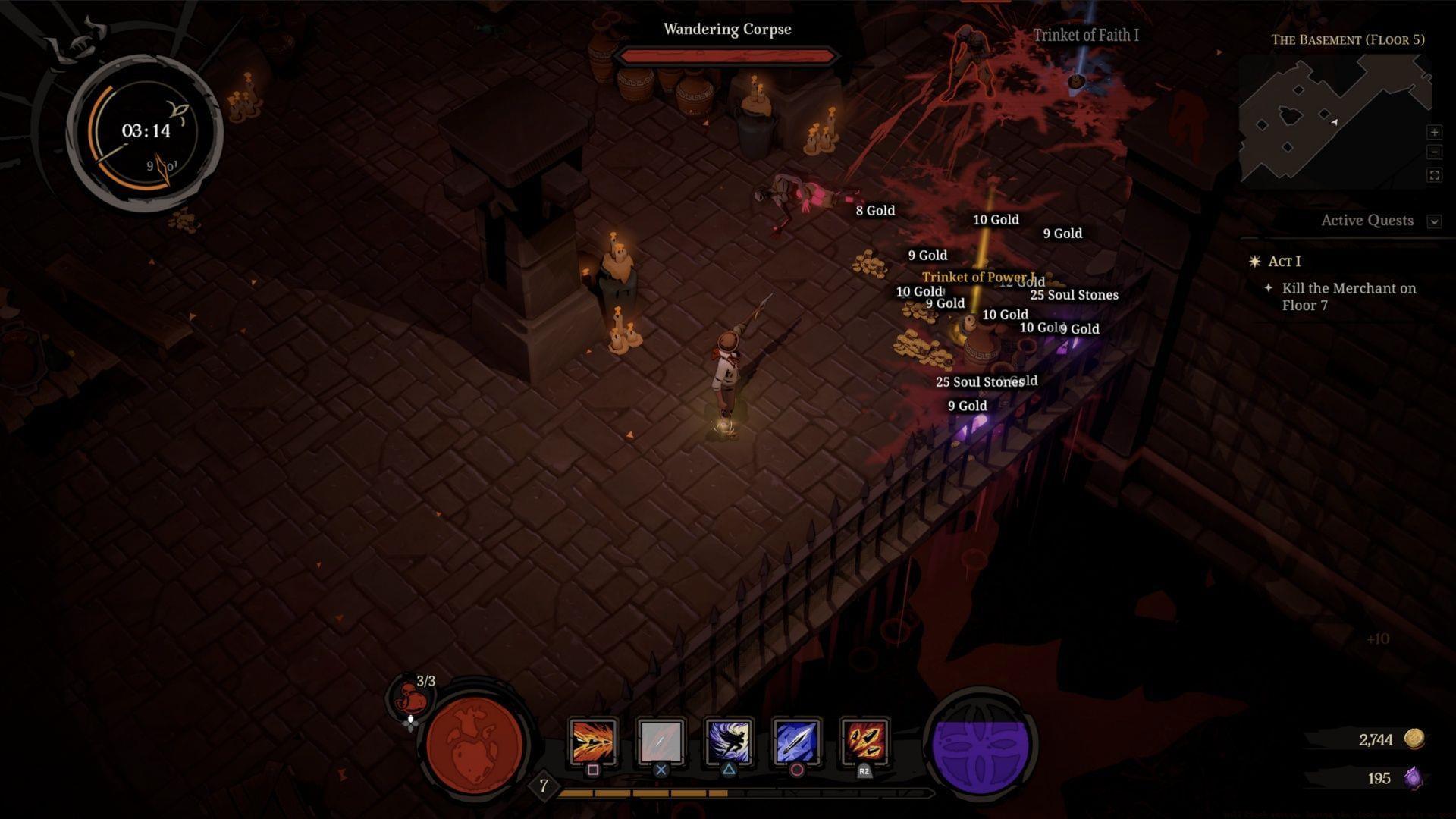
Task: Activate the Circle blade throw skill
Action: point(798,741)
